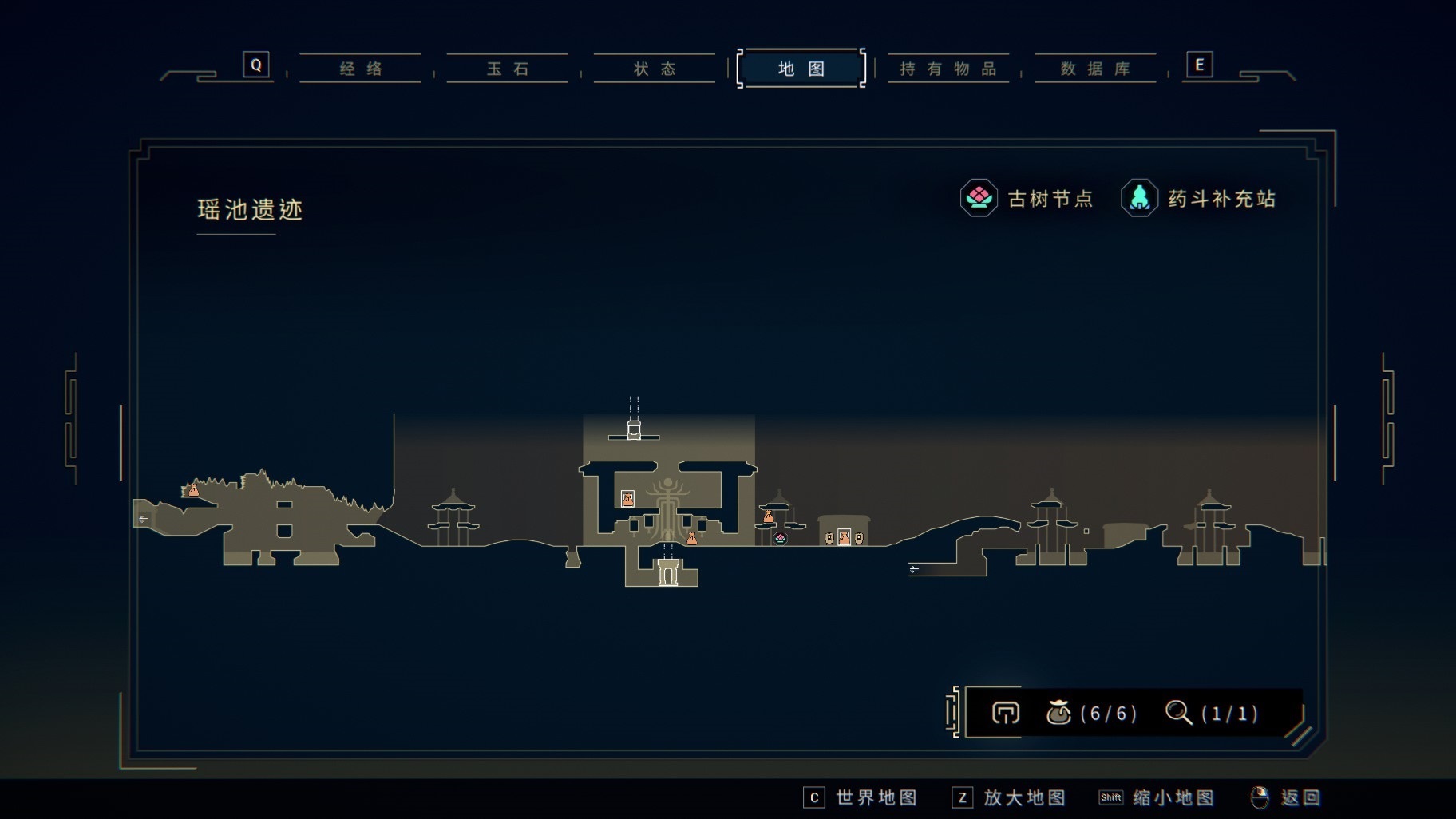Image resolution: width=1456 pixels, height=819 pixels.
Task: Switch to the 经络 tab
Action: (x=361, y=69)
